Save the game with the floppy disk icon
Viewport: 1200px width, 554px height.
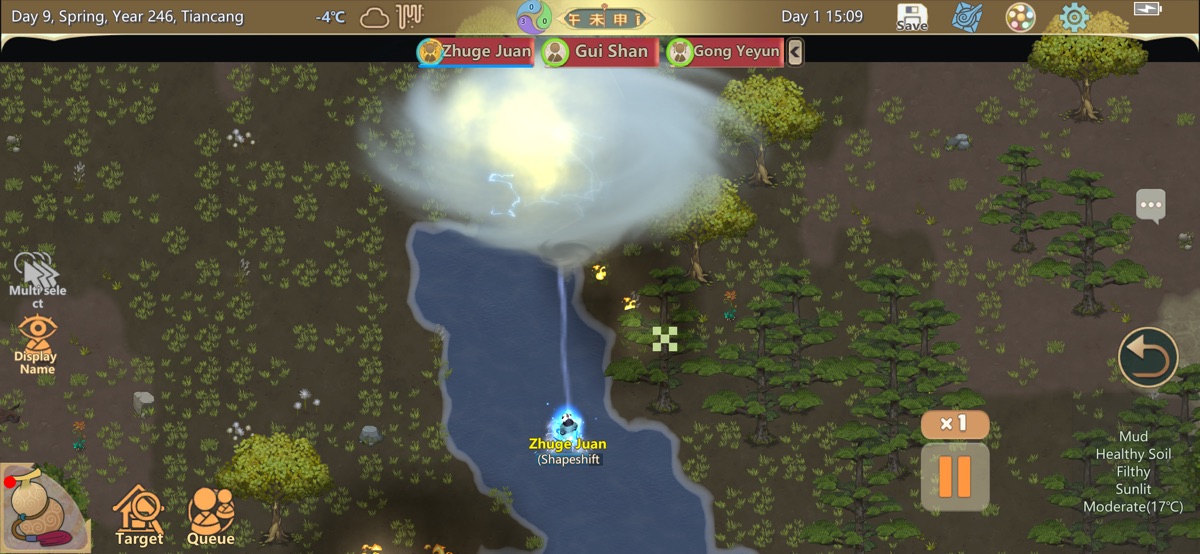pos(911,18)
